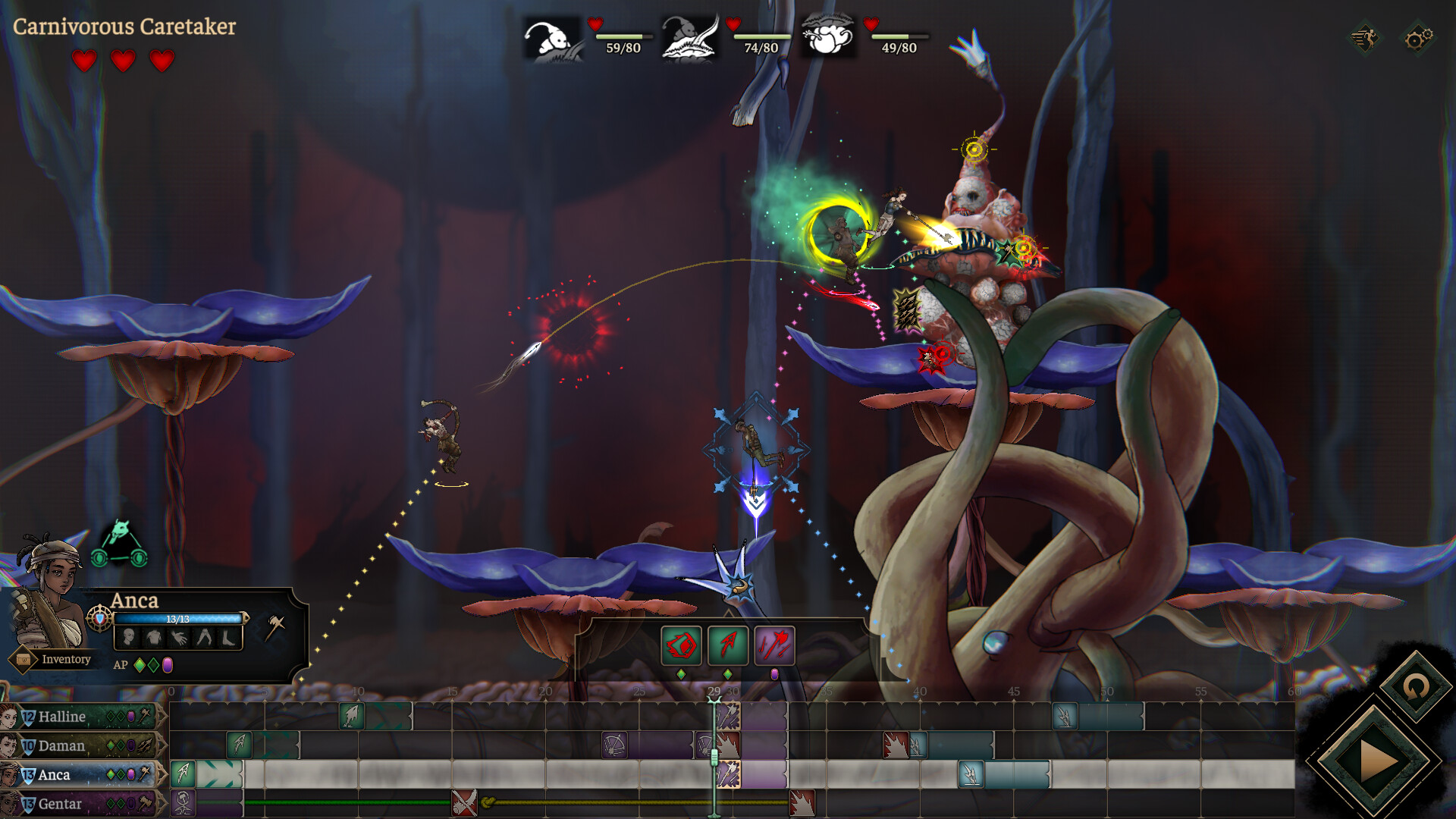Select Daman's timeline row label
This screenshot has width=1456, height=819.
[62, 746]
